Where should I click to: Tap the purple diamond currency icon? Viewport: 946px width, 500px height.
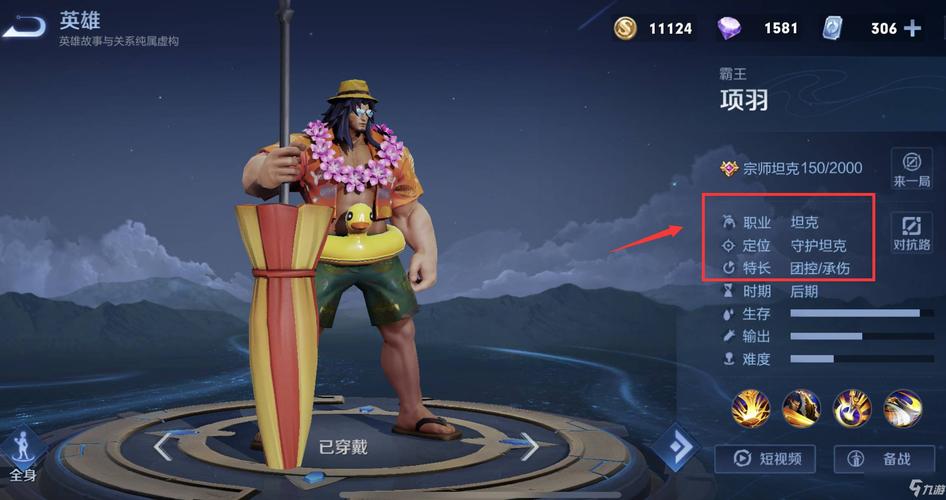pyautogui.click(x=730, y=28)
